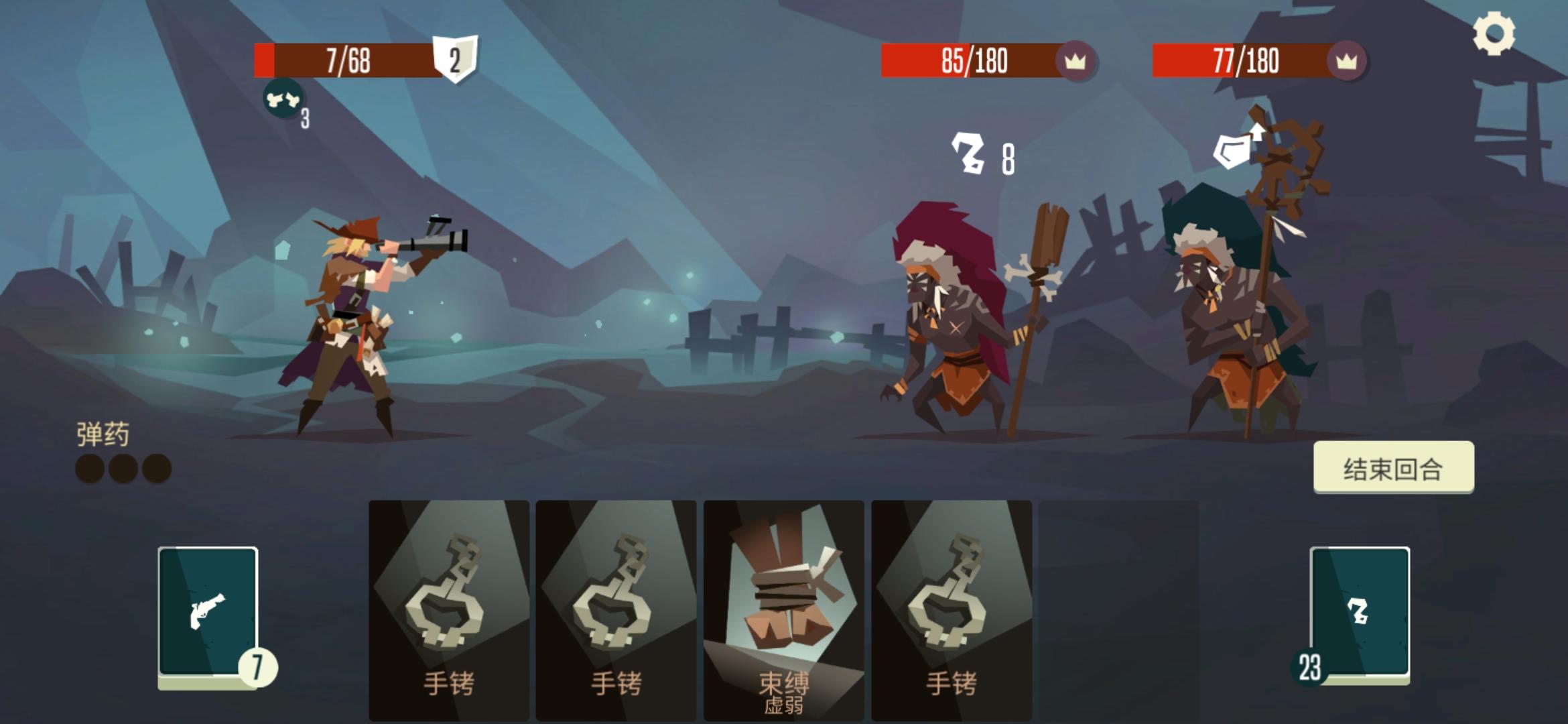Click the buff arrow icon above the right shaman
Image resolution: width=1568 pixels, height=724 pixels.
1235,149
